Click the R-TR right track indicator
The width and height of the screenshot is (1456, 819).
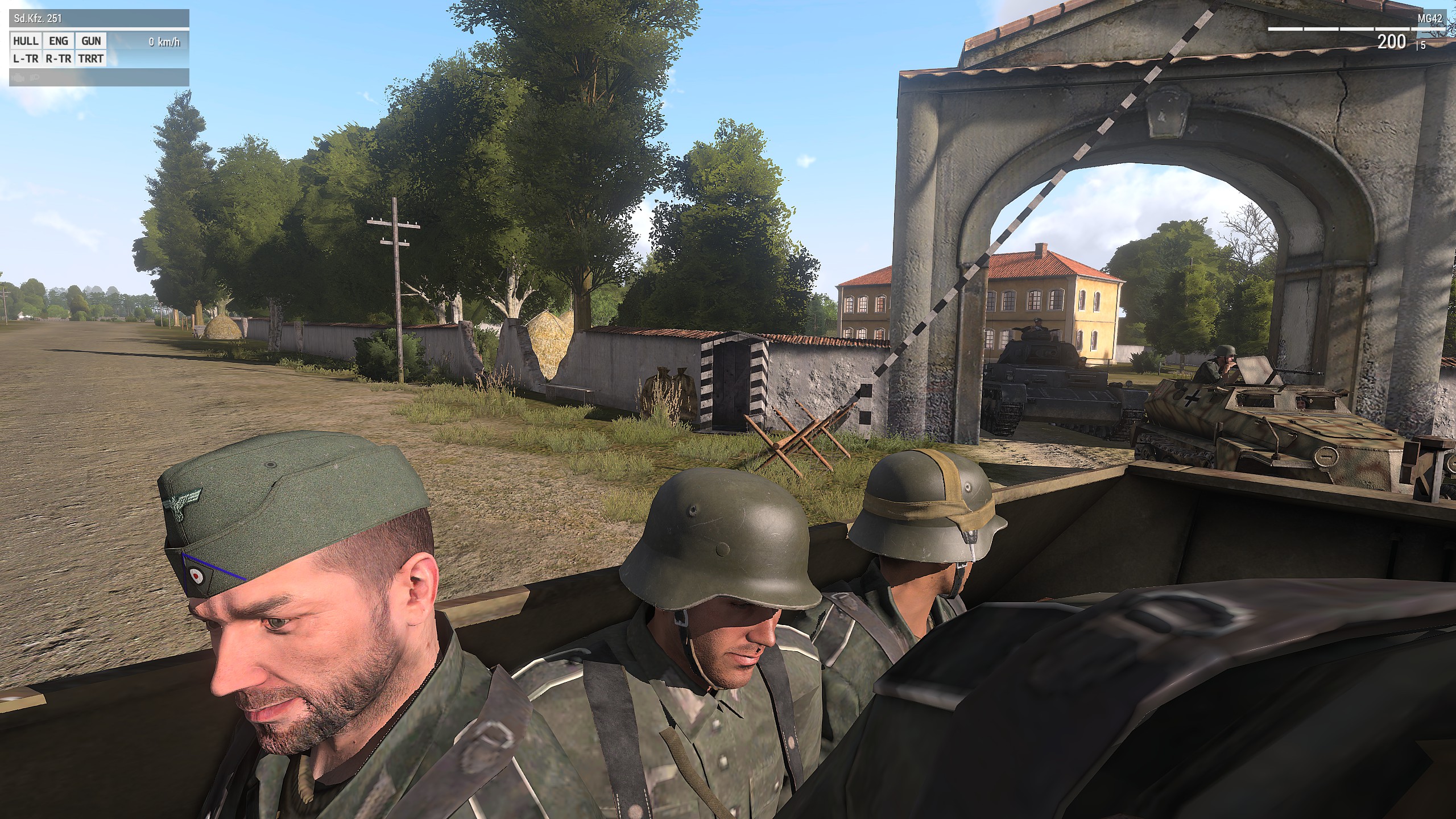click(x=59, y=58)
